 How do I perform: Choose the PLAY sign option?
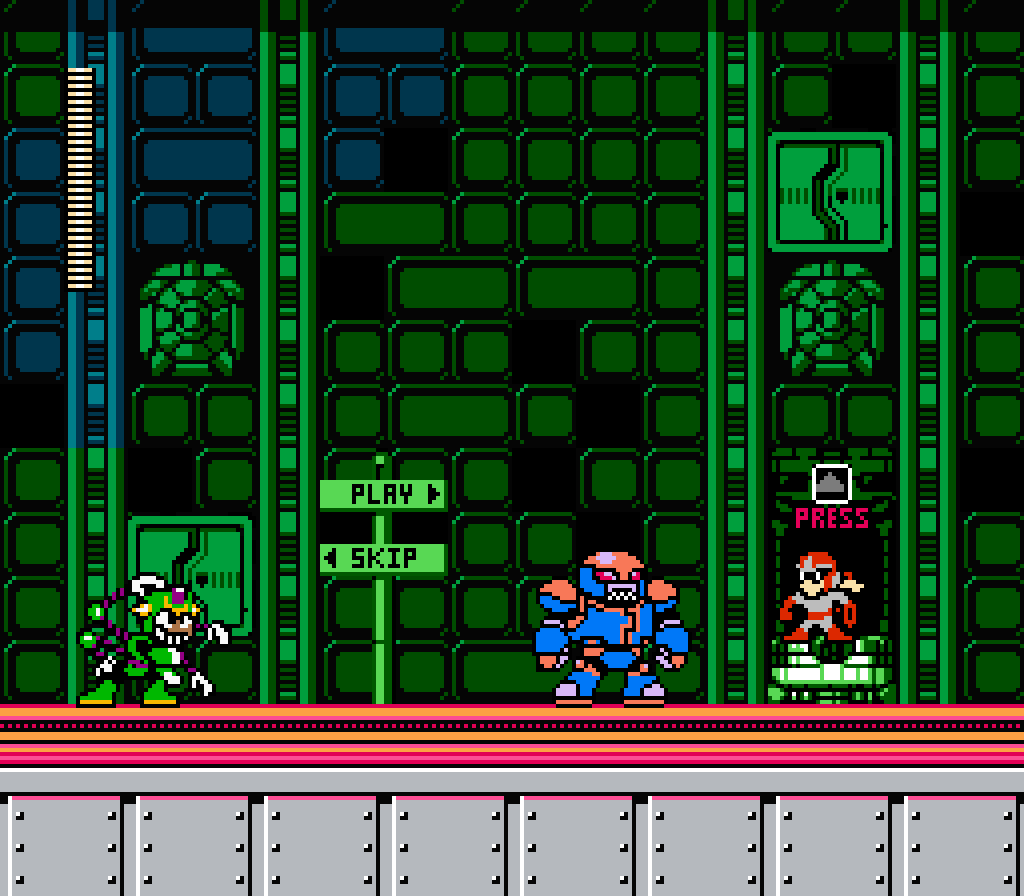pos(383,494)
